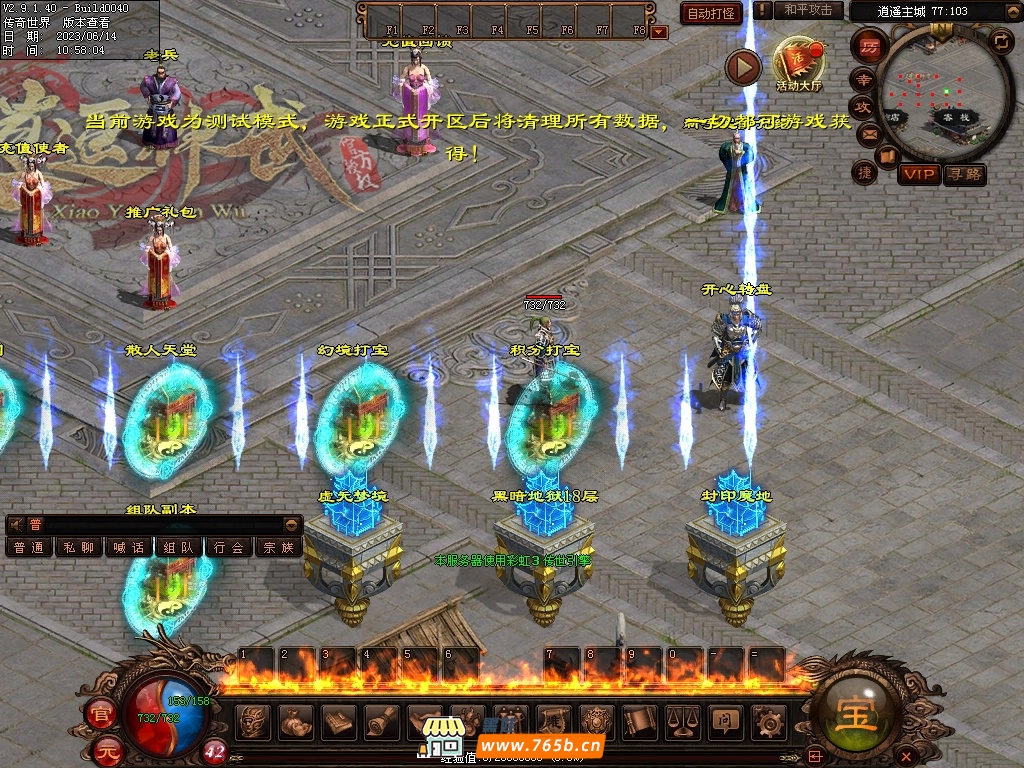Select the 行会 guild chat tab

[x=229, y=547]
